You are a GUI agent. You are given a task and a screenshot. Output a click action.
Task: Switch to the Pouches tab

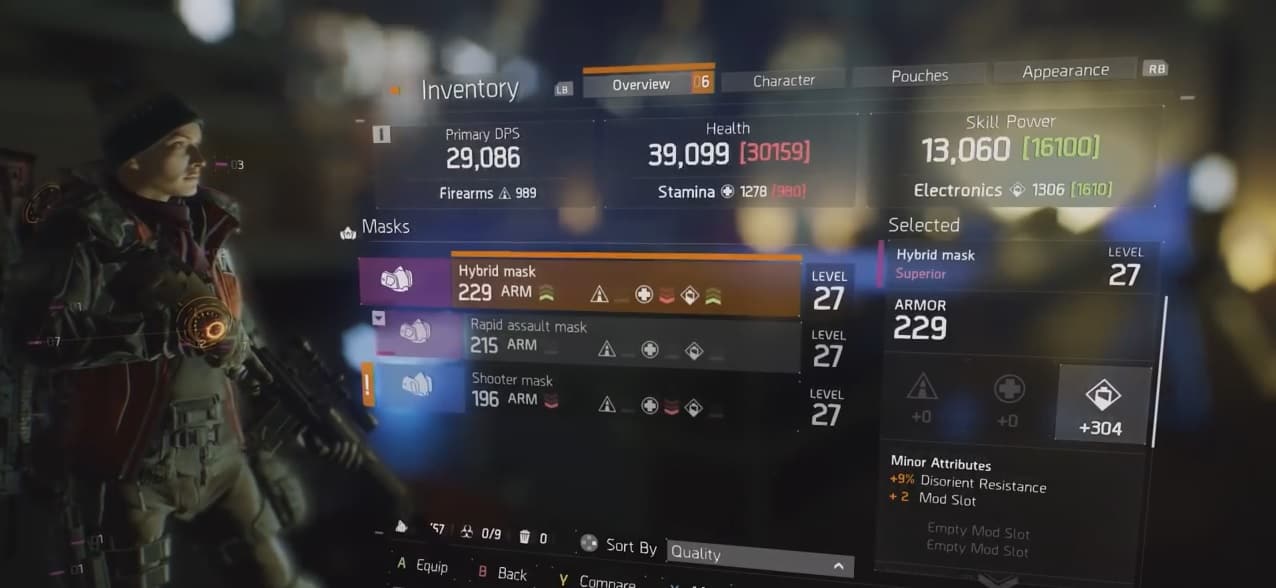pyautogui.click(x=919, y=76)
